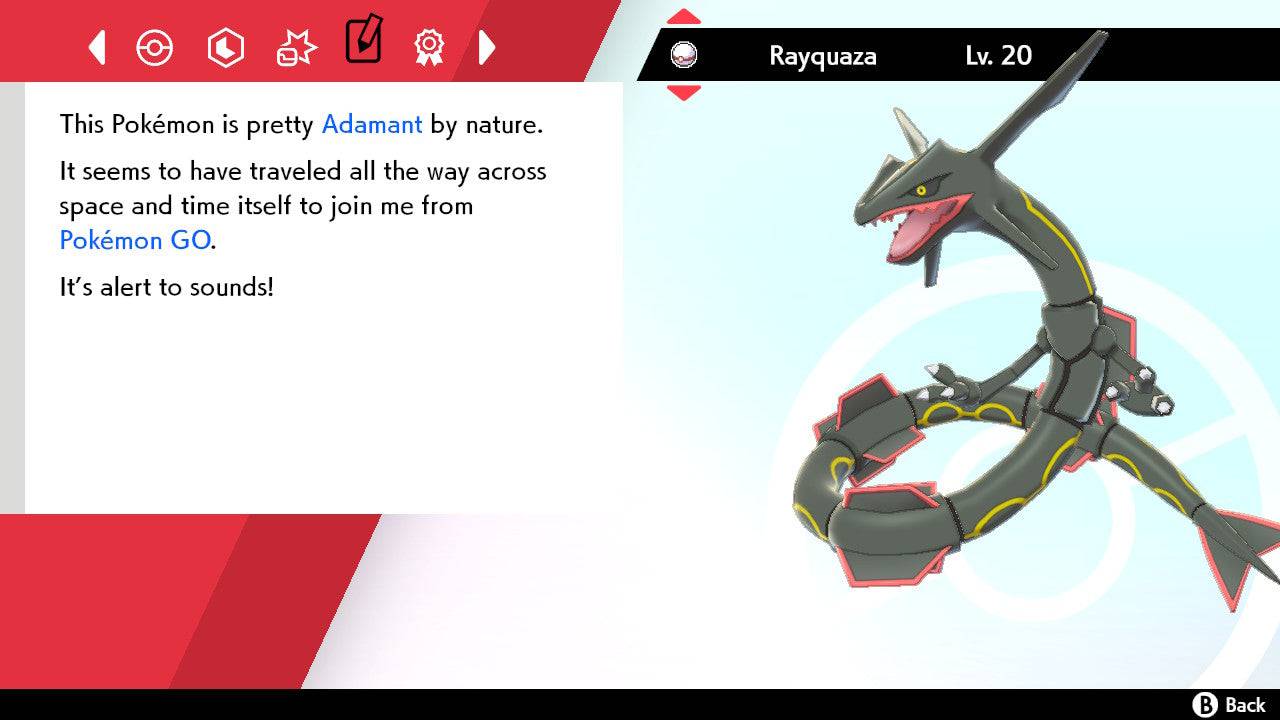Select the Pokéball summary tab icon
The height and width of the screenshot is (720, 1280).
(155, 47)
